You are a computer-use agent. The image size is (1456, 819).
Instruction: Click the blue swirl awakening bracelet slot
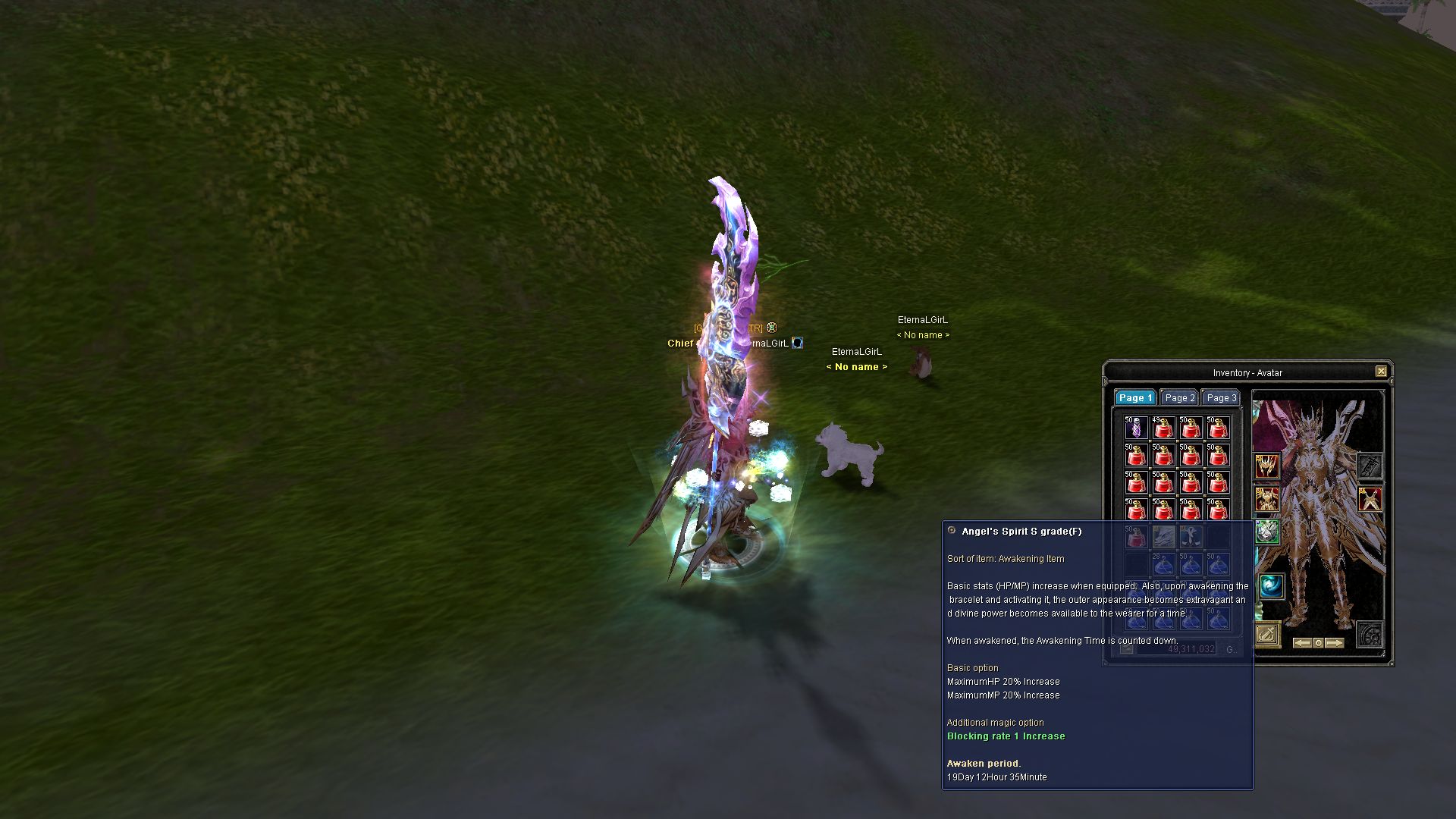(1272, 586)
